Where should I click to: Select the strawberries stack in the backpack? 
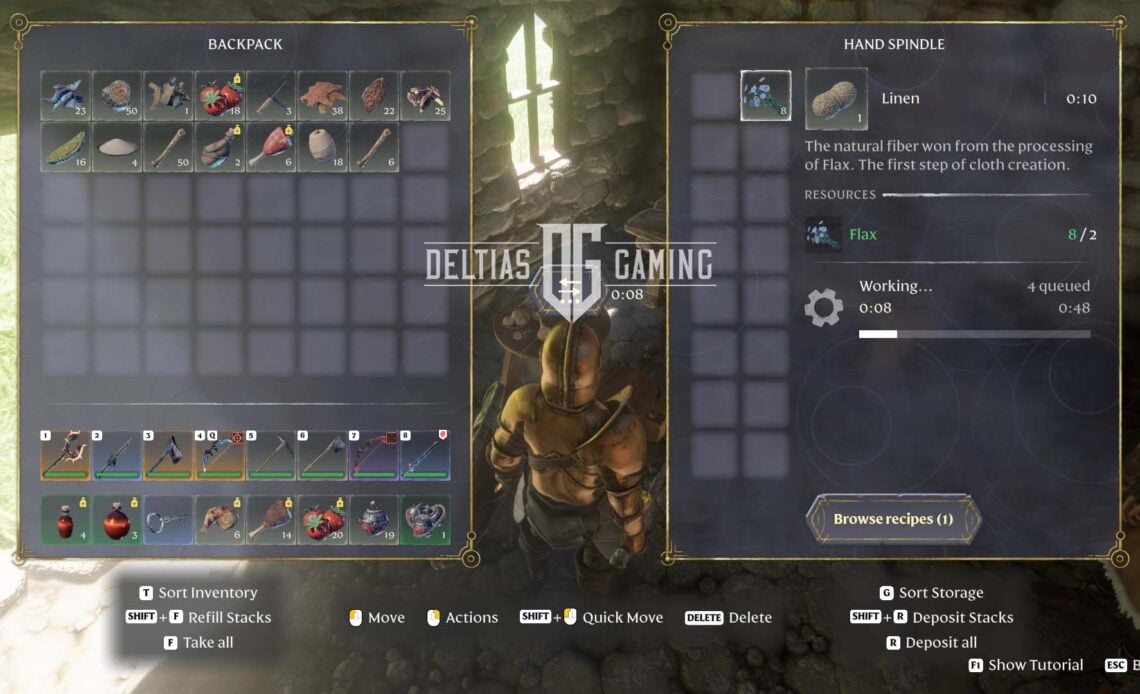(220, 96)
